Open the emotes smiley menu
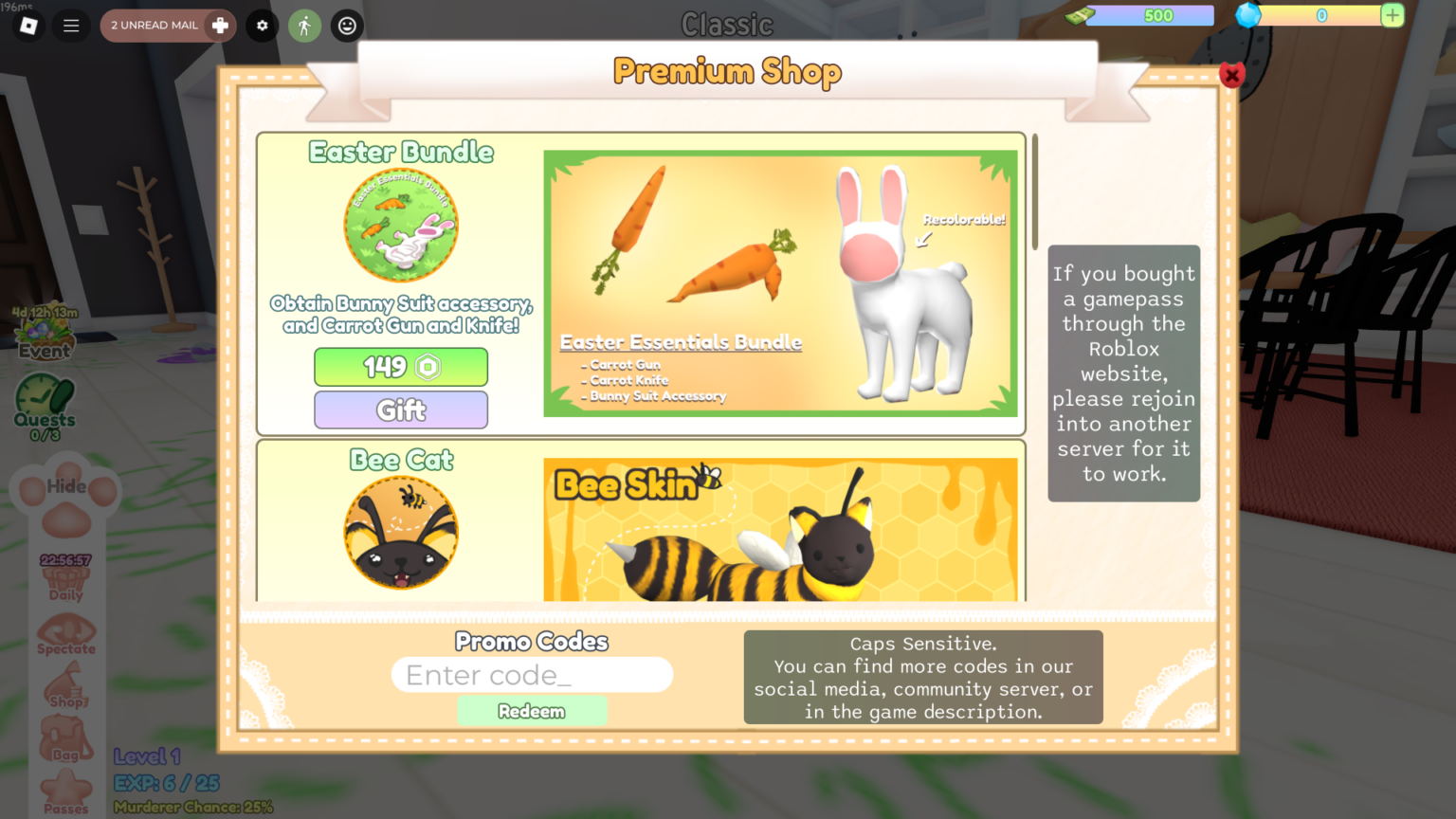Viewport: 1456px width, 819px height. (347, 26)
